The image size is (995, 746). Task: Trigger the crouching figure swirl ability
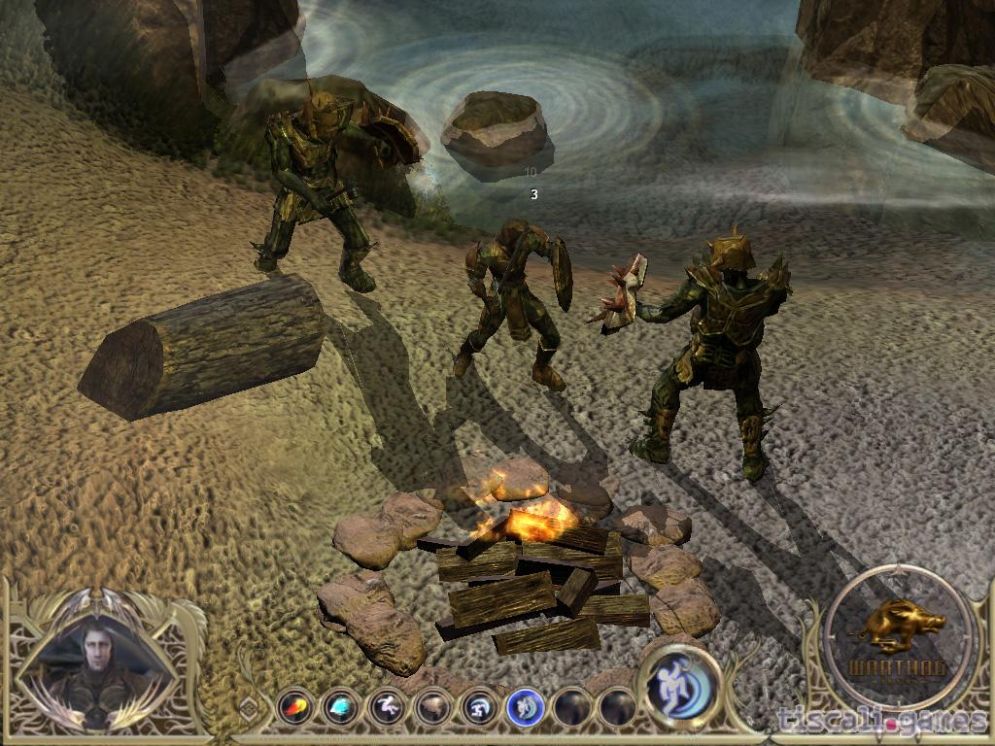[x=479, y=708]
